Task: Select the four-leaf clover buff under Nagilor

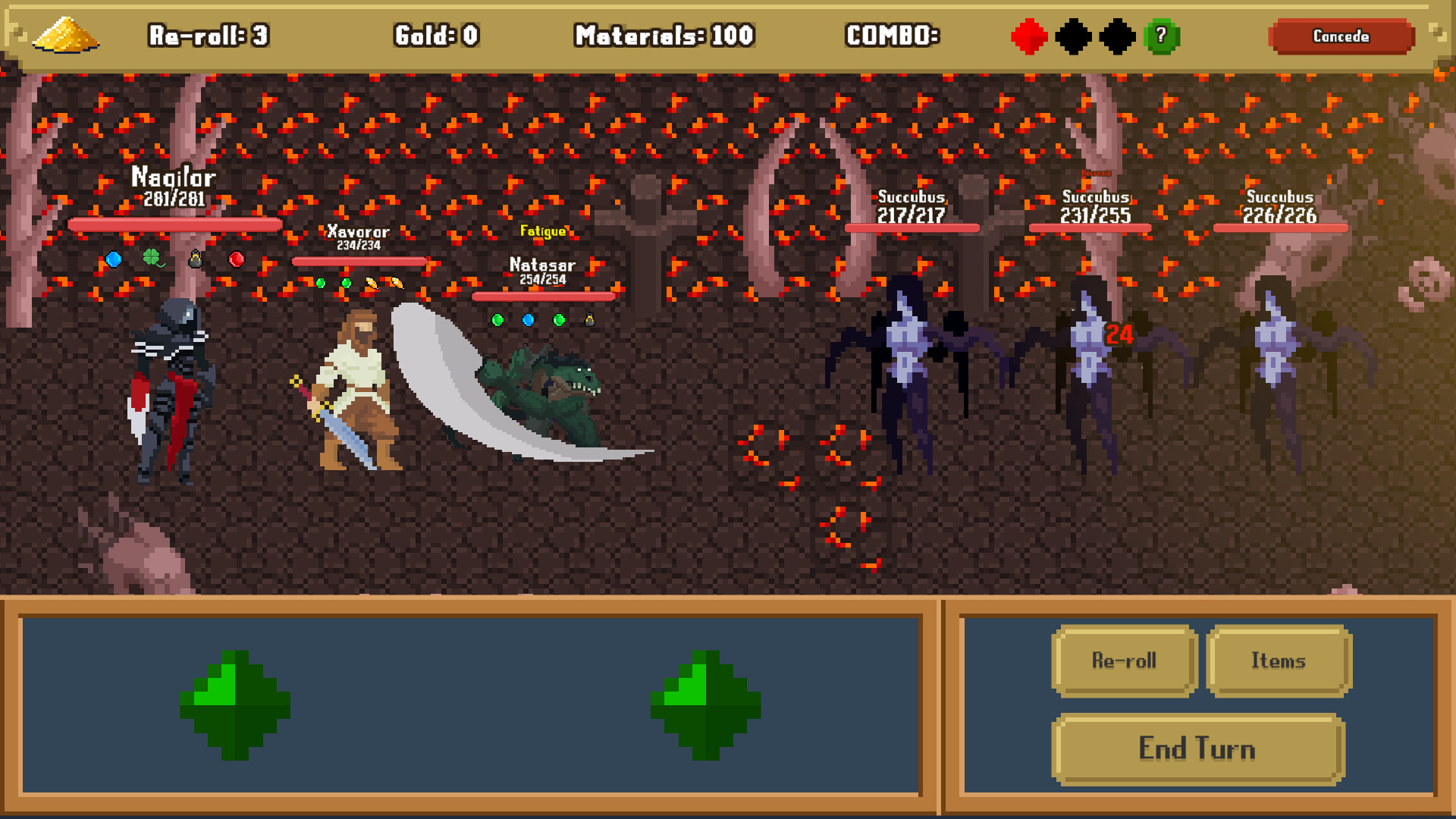Action: point(152,259)
